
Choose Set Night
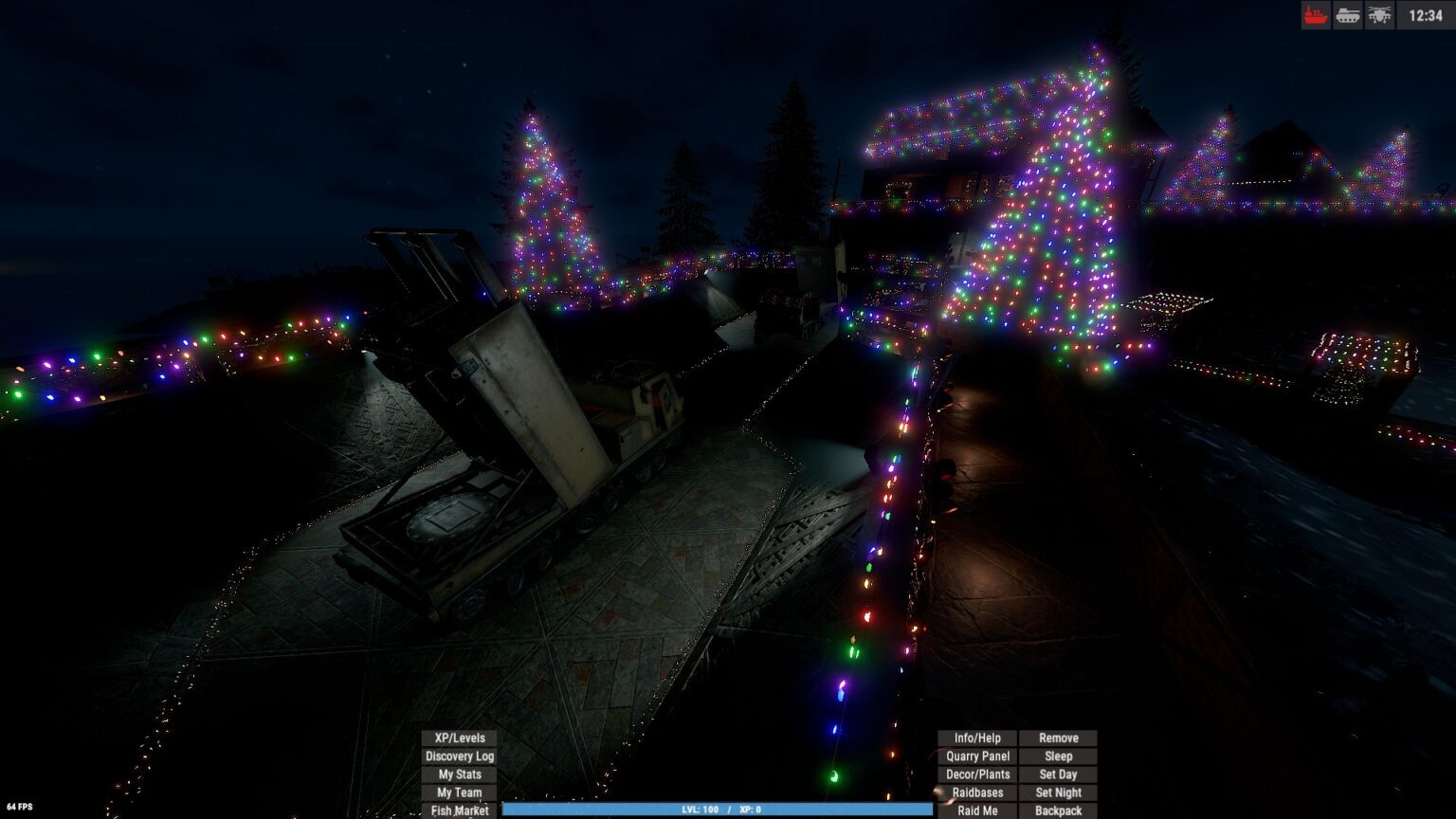click(x=1058, y=792)
